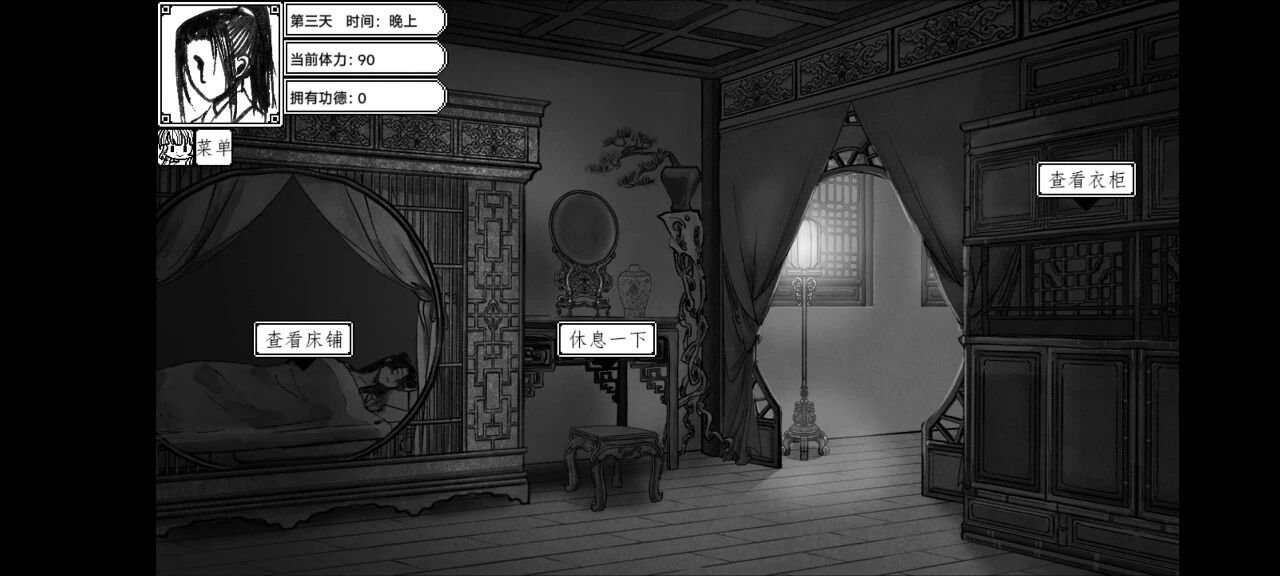This screenshot has height=576, width=1280.
Task: Choose the 休息一下 rest option
Action: pos(607,340)
